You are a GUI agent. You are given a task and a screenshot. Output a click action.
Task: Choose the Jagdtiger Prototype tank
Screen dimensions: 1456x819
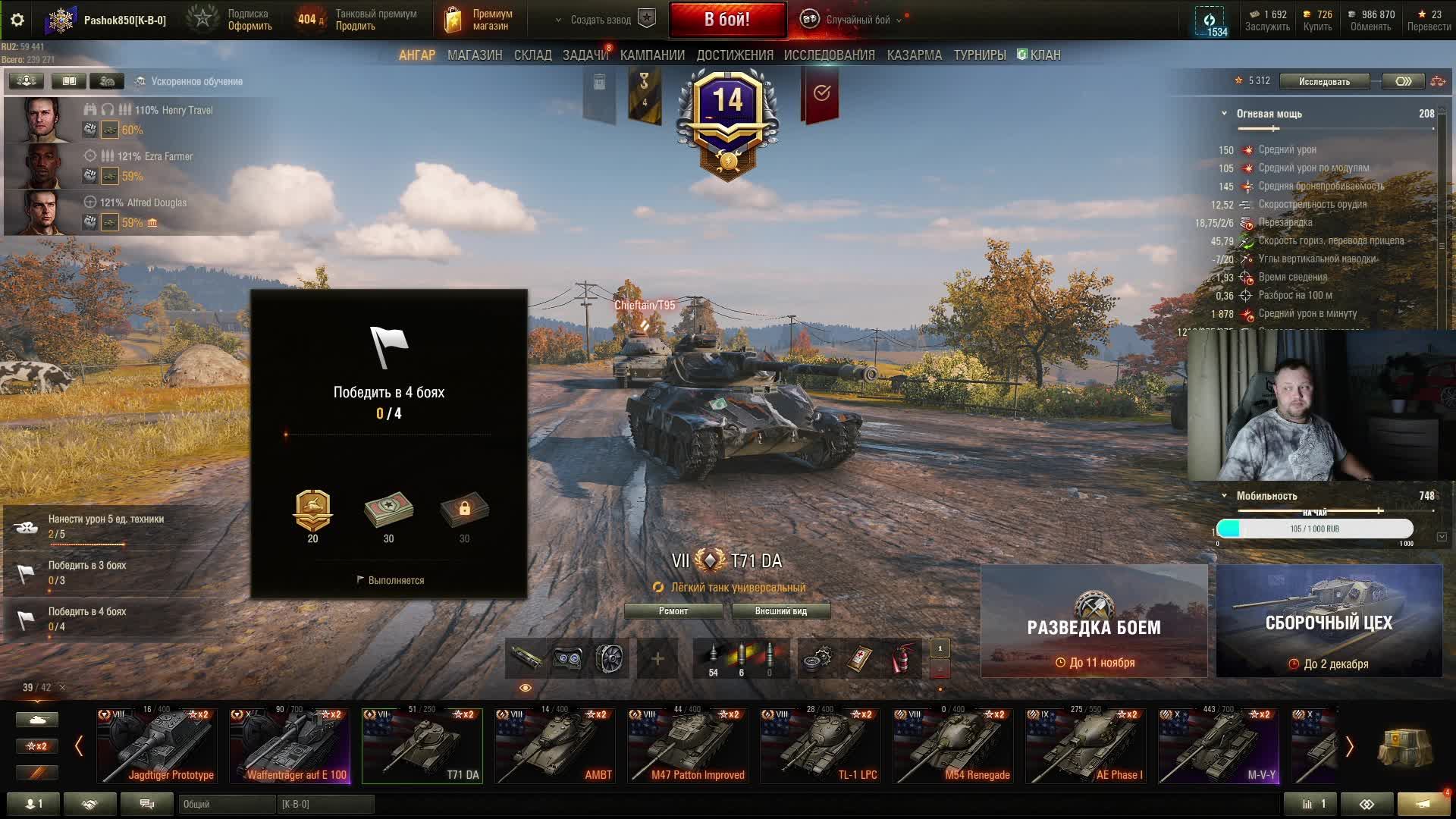[x=157, y=745]
